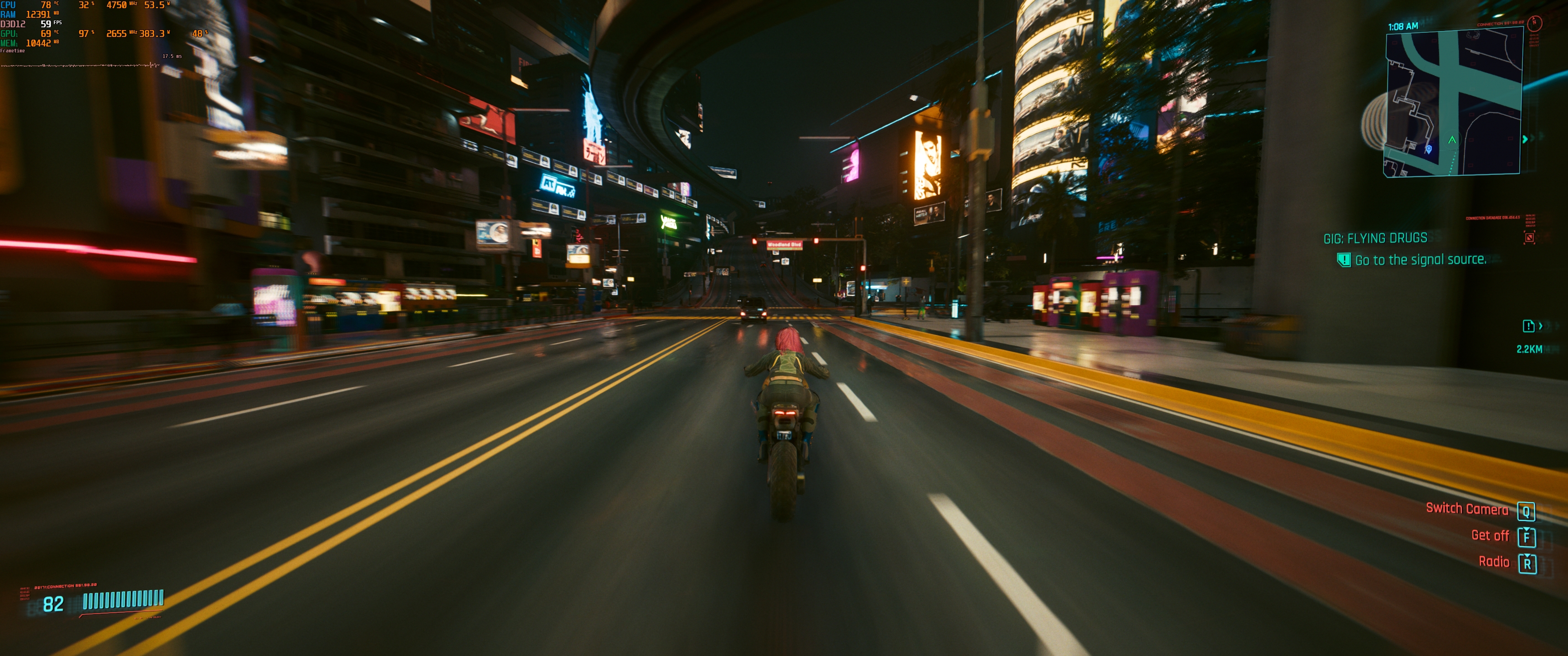Click the exclamation objective icon beside signal source text
Screen dimensions: 1568x656
(1344, 261)
